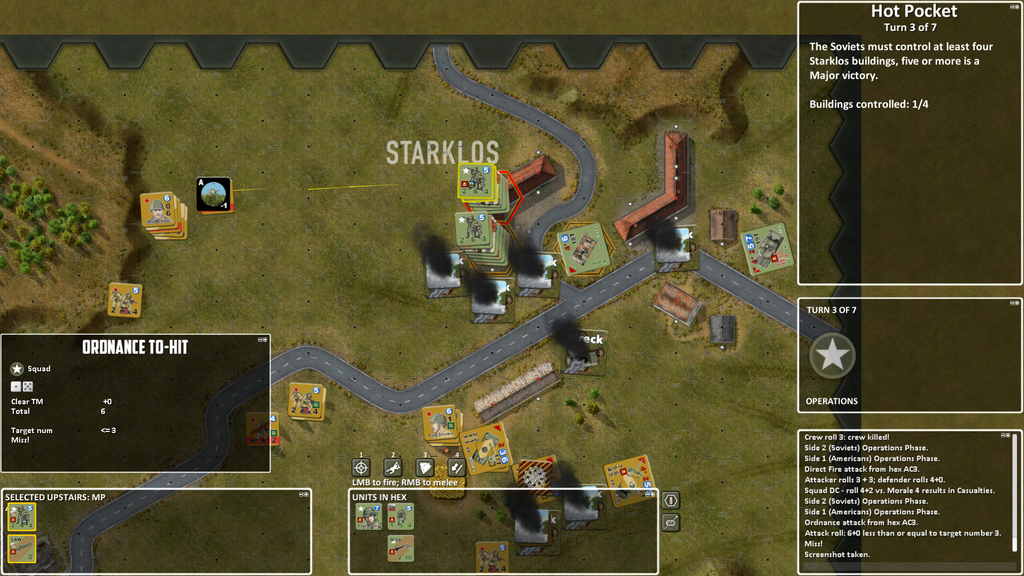Screen dimensions: 1024x576
Task: Select the LAW weapon counter in Selected panel
Action: pyautogui.click(x=22, y=548)
